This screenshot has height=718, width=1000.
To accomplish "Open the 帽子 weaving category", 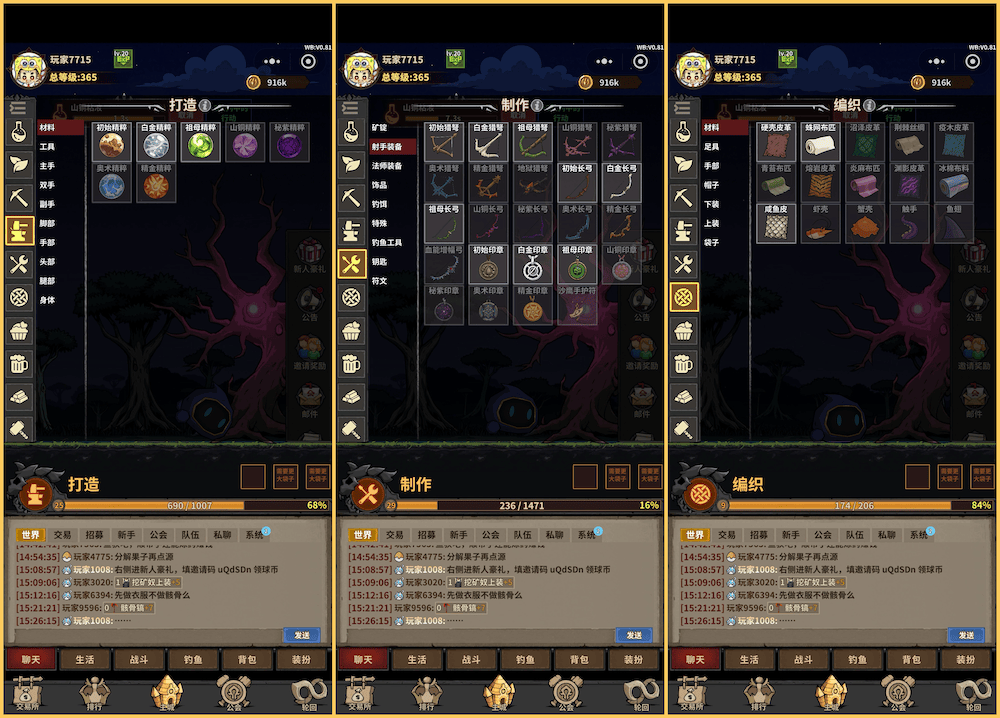I will pos(711,185).
